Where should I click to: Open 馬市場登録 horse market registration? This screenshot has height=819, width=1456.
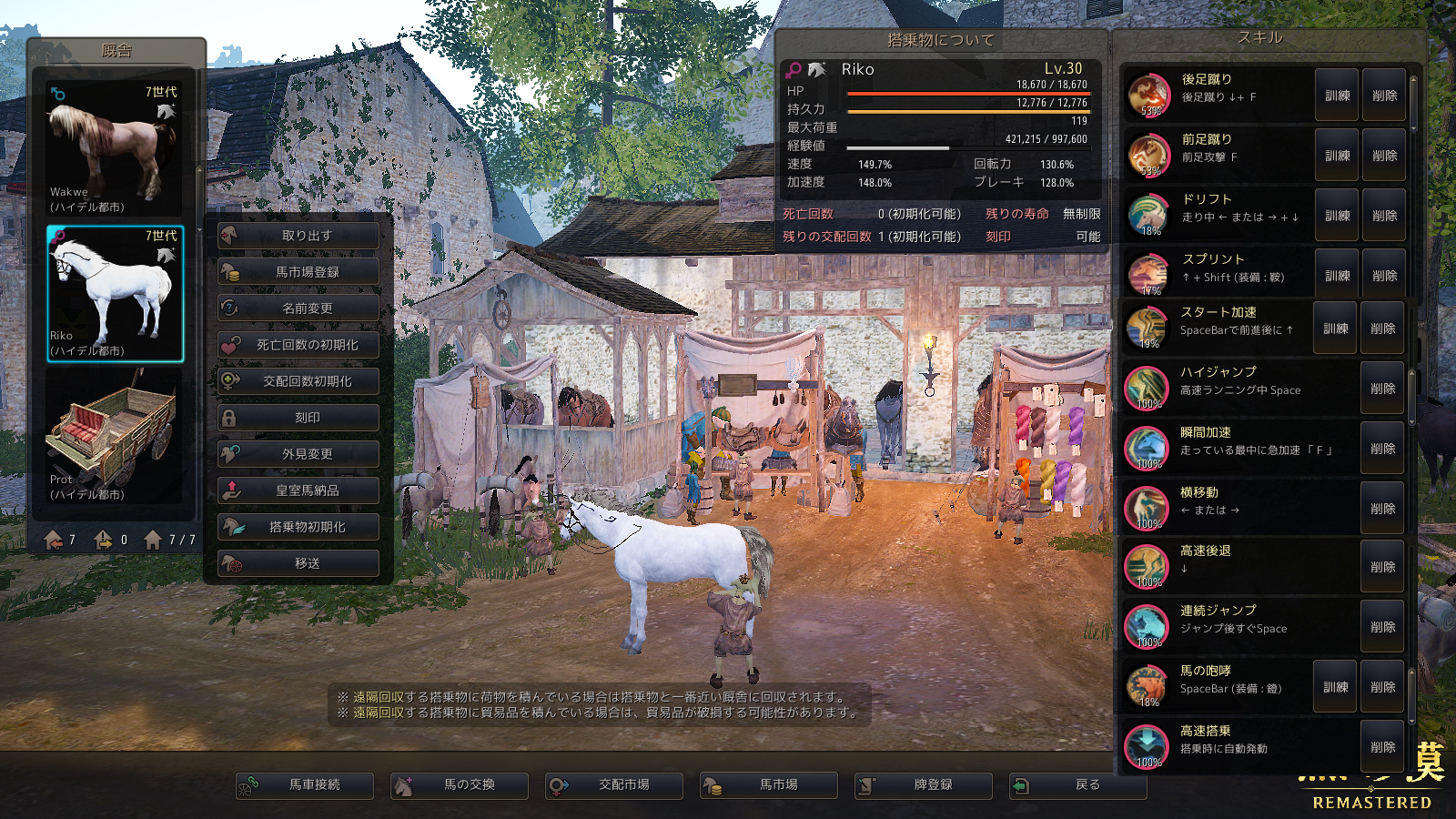pos(298,272)
